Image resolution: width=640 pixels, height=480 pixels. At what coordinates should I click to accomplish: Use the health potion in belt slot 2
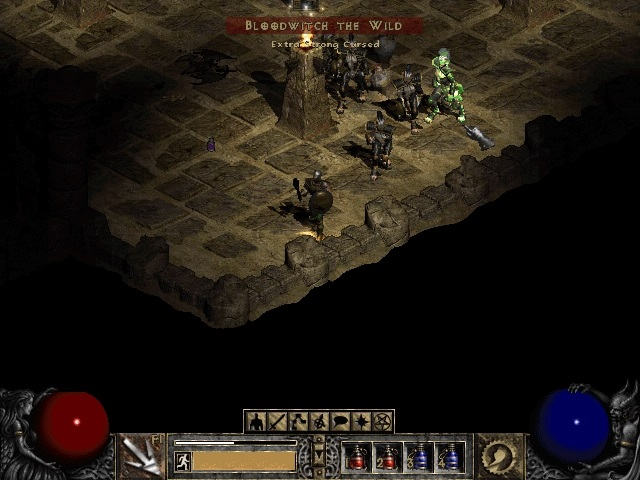[388, 457]
